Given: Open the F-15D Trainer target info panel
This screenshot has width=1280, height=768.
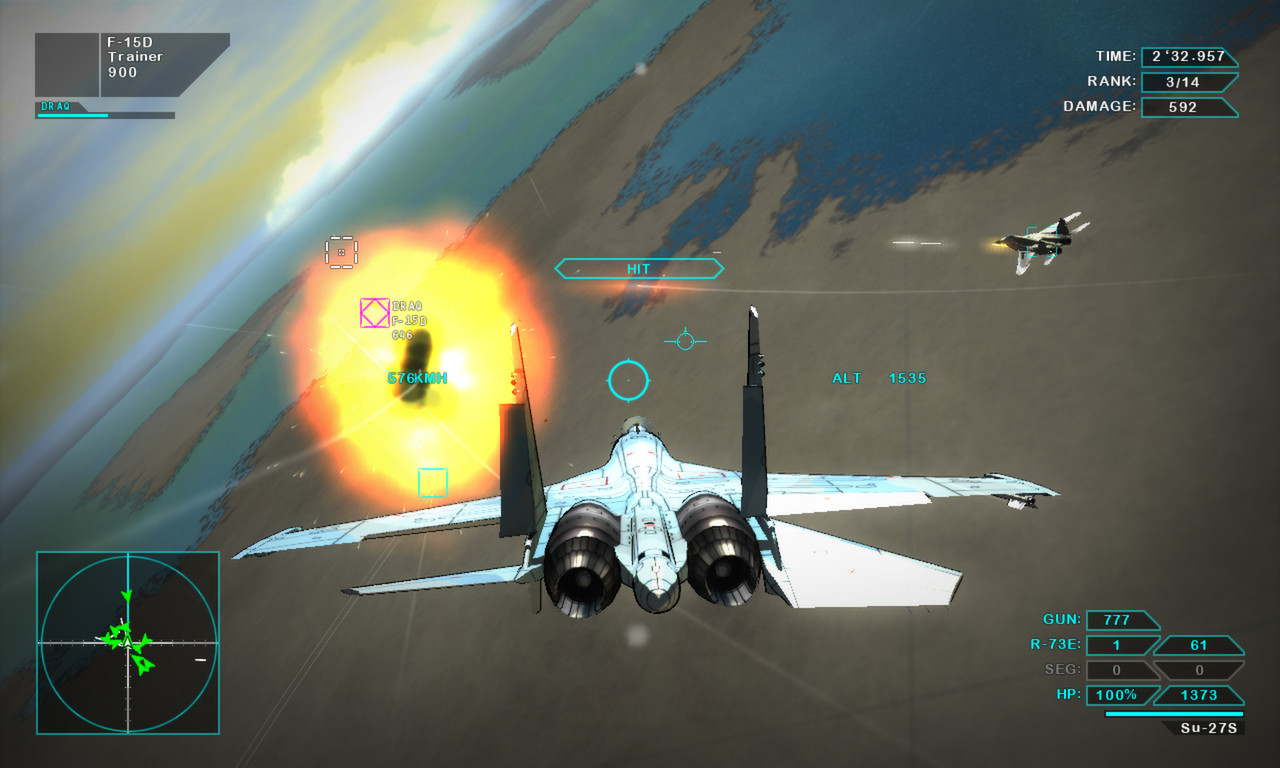Looking at the screenshot, I should click(x=132, y=65).
